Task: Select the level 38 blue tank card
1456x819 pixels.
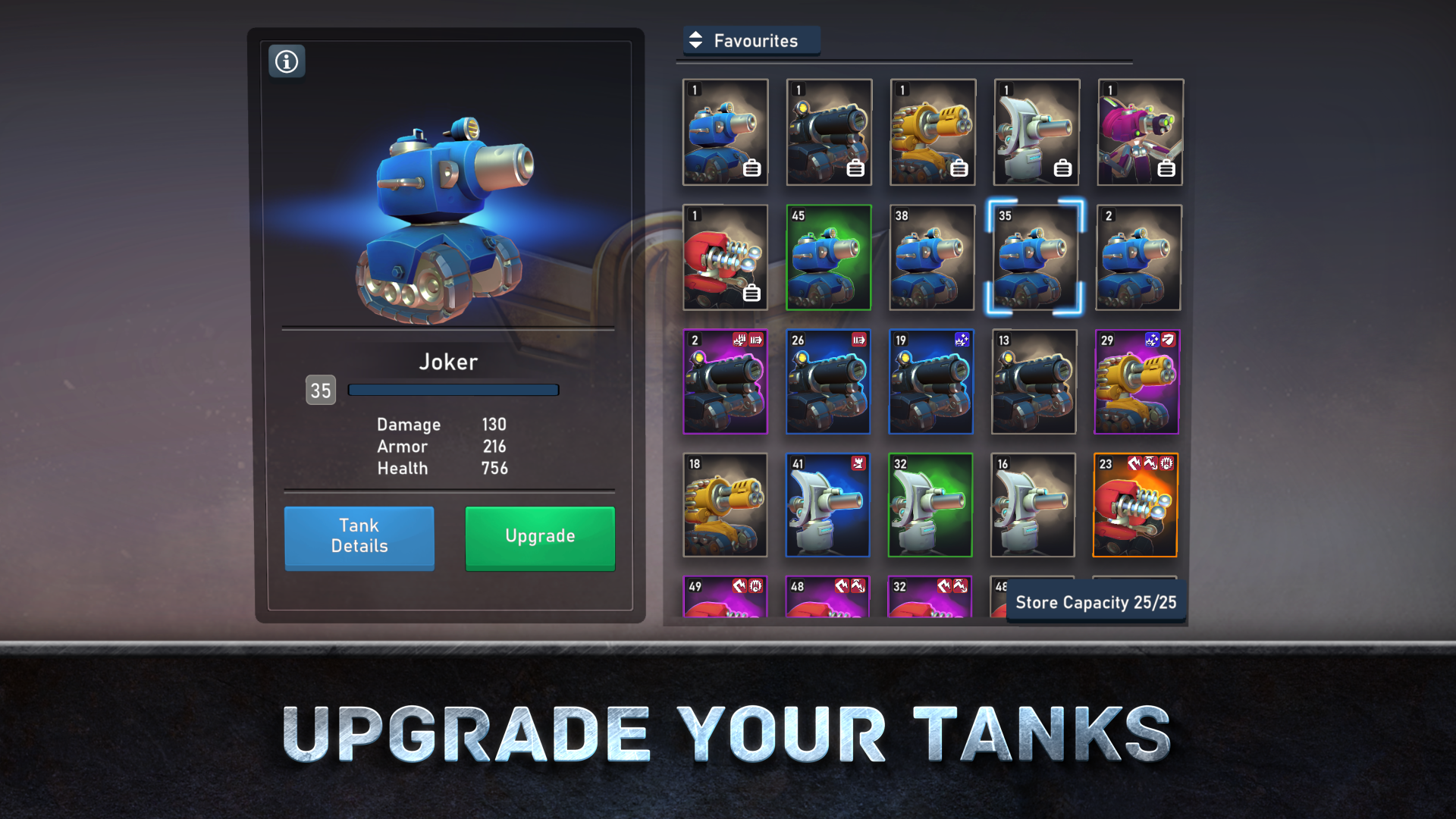Action: 931,258
